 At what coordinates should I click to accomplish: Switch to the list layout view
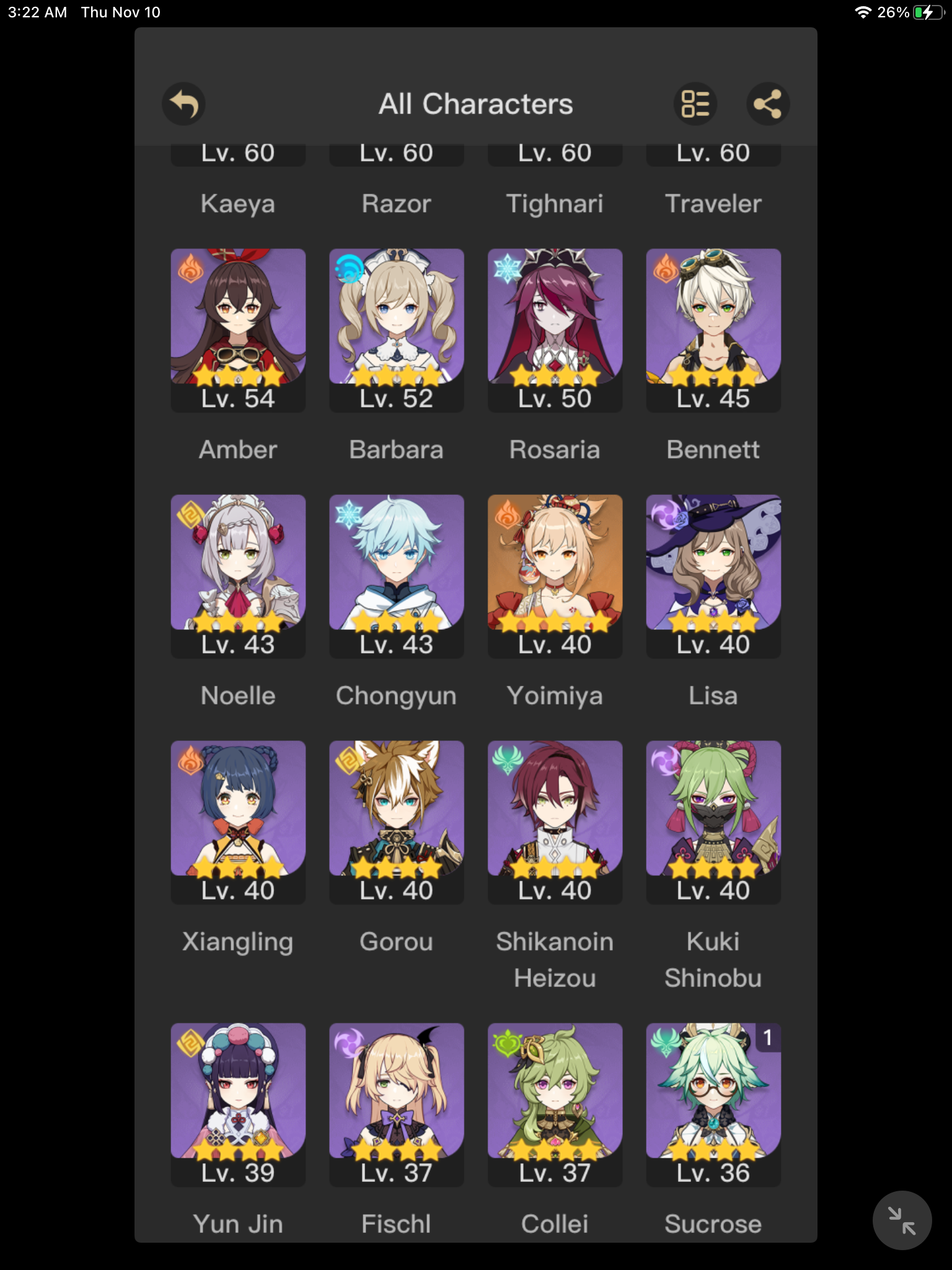[x=695, y=104]
